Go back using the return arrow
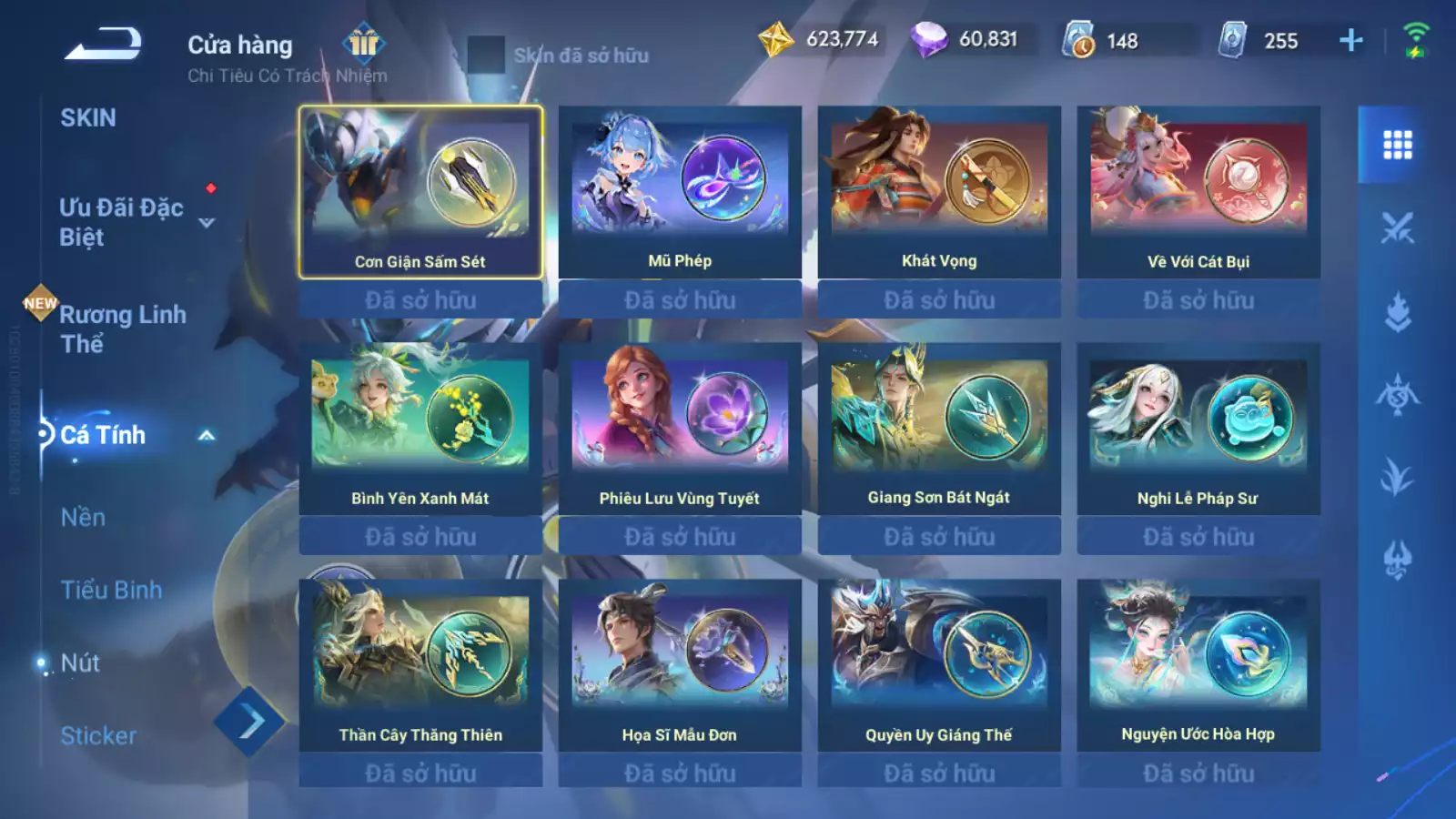 pos(103,44)
